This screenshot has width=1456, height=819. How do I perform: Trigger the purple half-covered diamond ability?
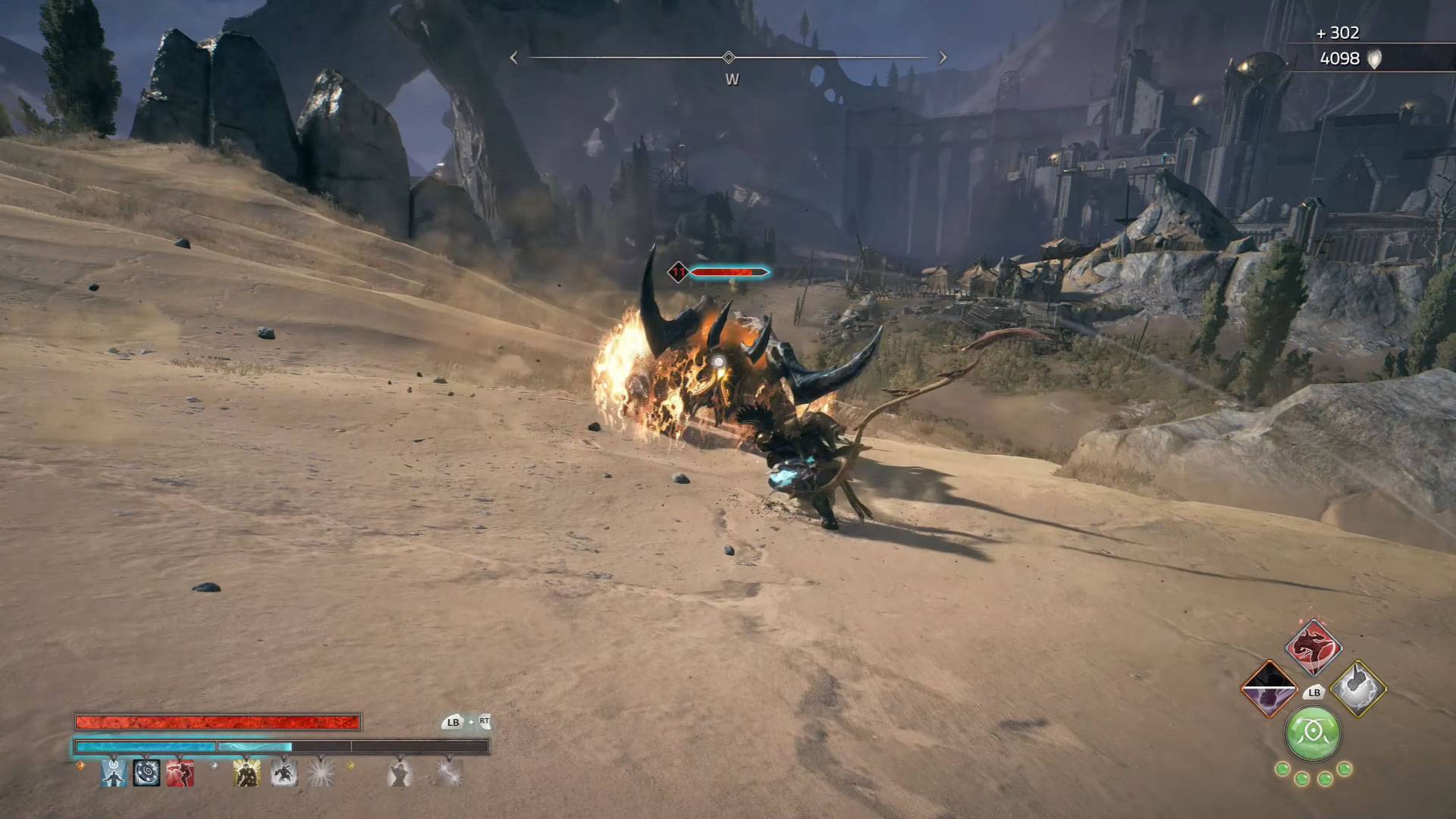[x=1269, y=689]
